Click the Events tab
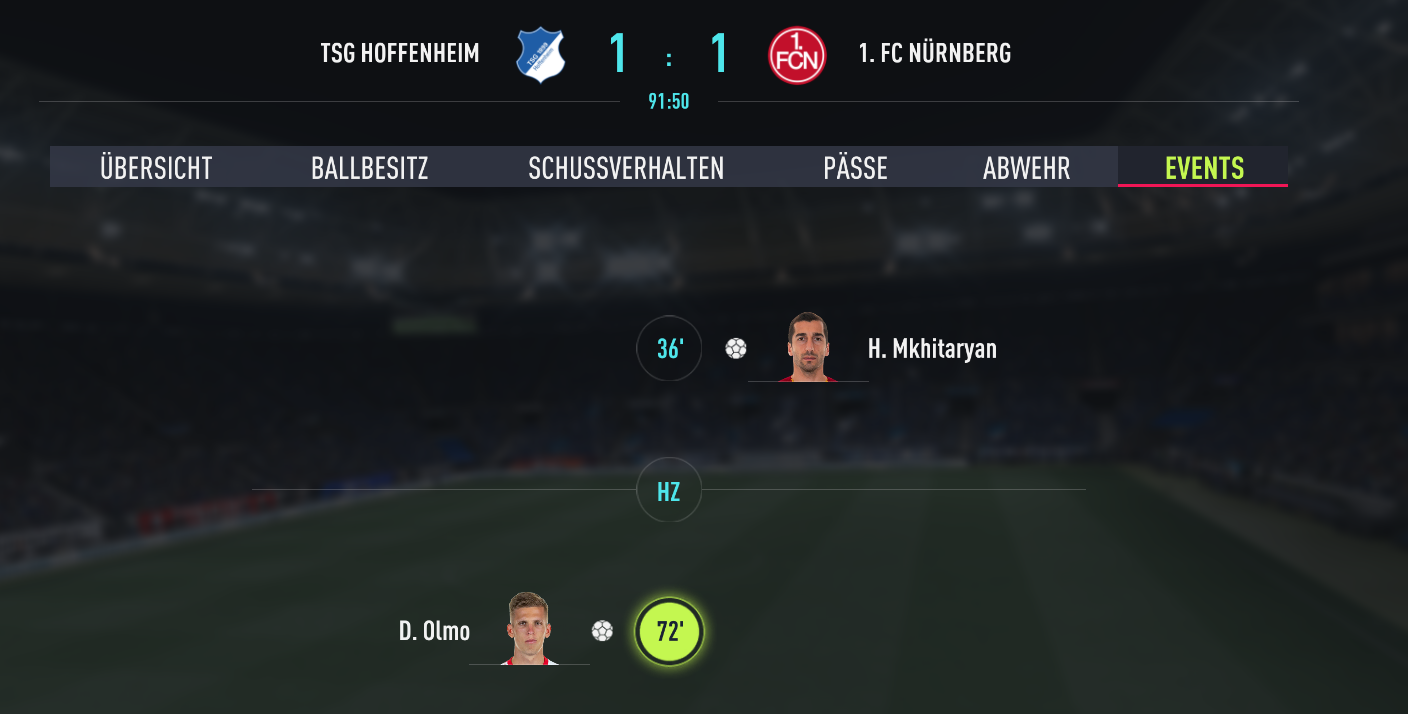The height and width of the screenshot is (714, 1408). [x=1204, y=168]
